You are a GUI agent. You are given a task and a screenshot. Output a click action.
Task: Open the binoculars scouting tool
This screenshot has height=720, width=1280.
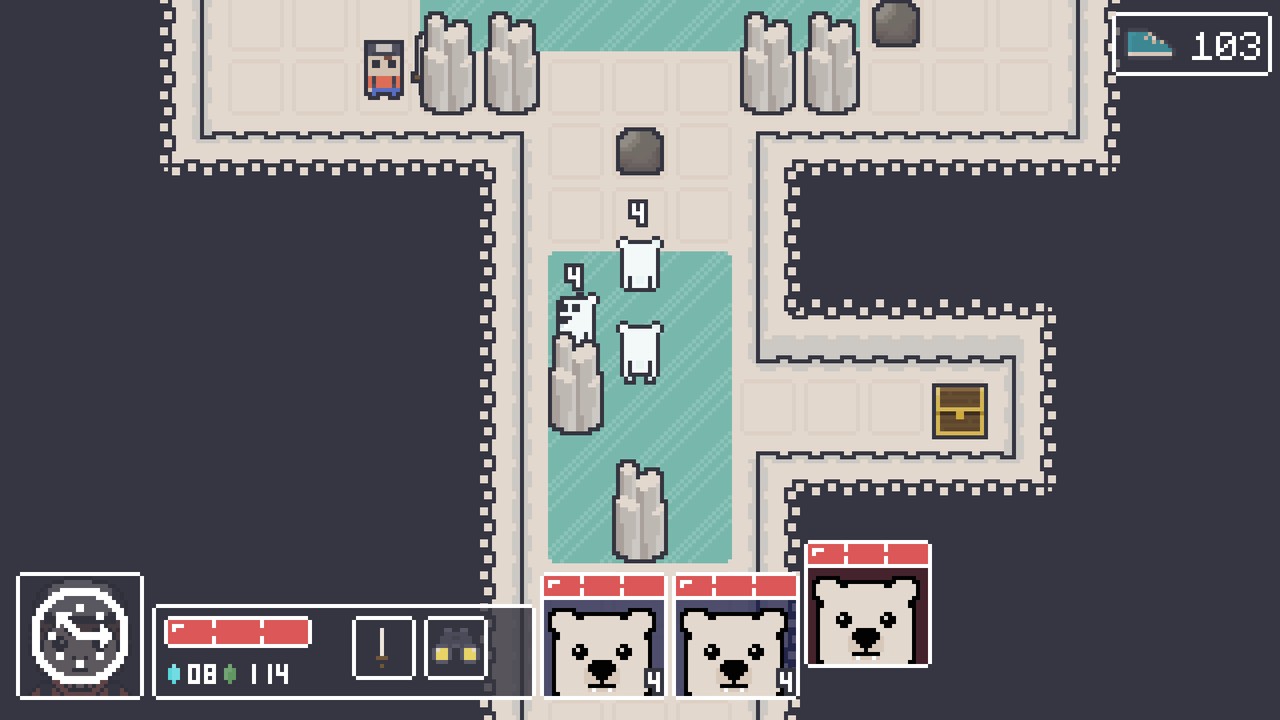tap(455, 645)
